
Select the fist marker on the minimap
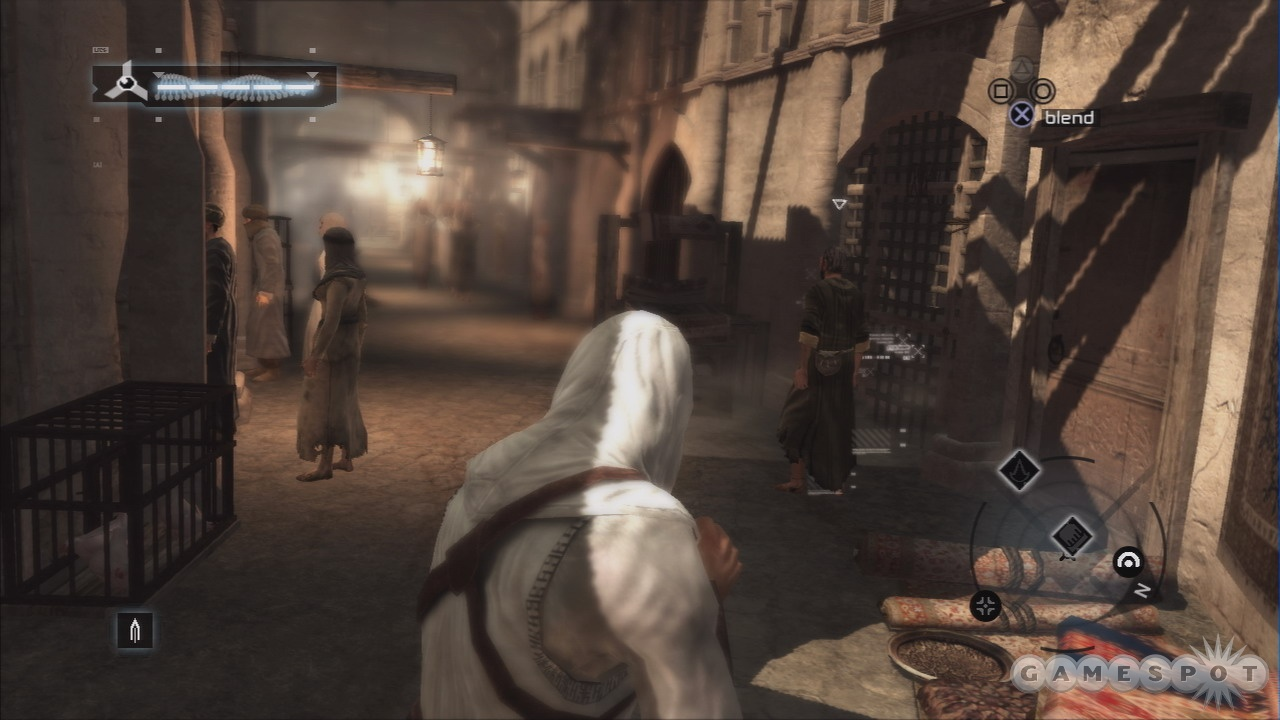click(1071, 537)
